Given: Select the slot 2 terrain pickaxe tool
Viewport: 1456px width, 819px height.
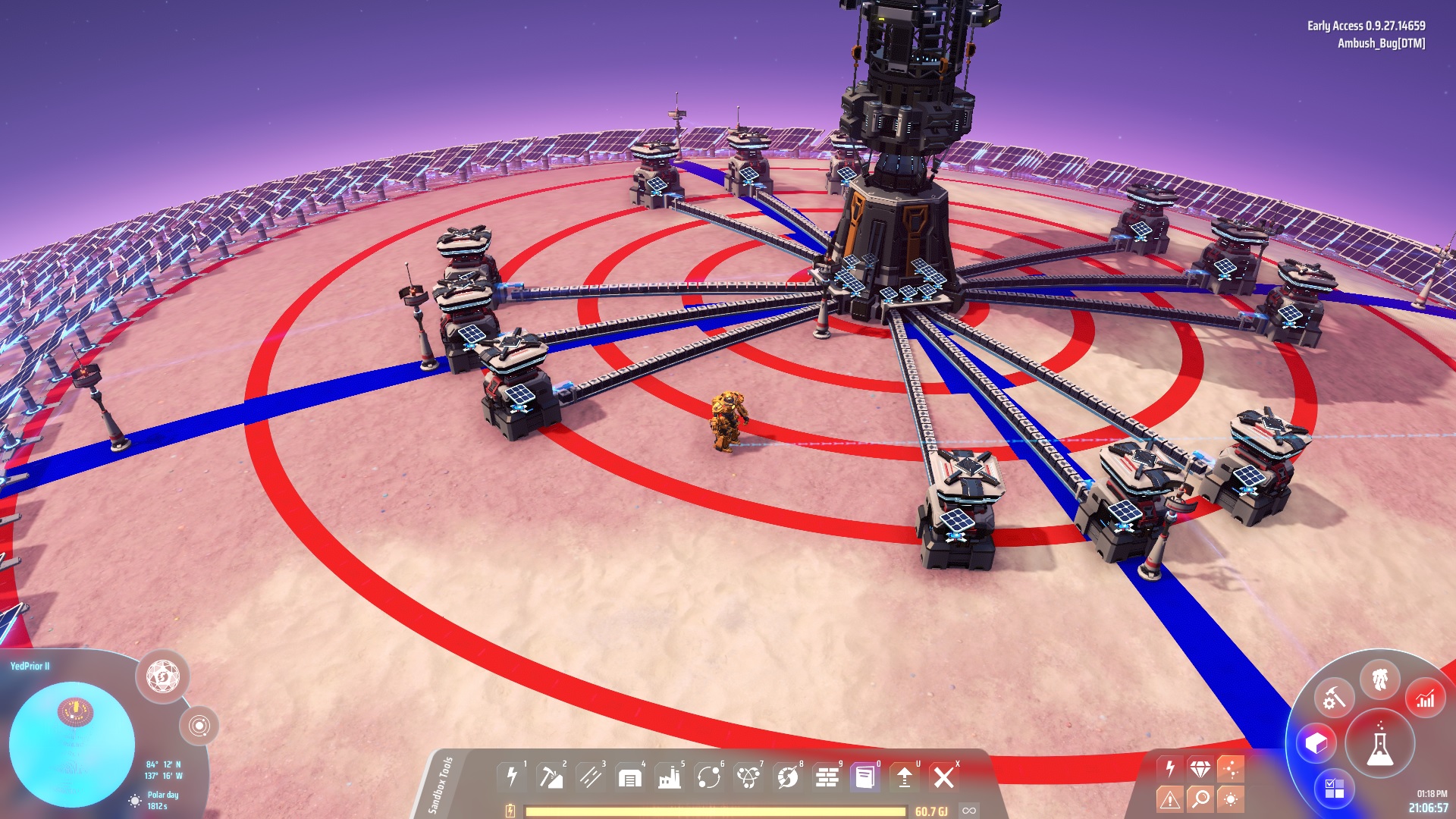Looking at the screenshot, I should coord(550,776).
